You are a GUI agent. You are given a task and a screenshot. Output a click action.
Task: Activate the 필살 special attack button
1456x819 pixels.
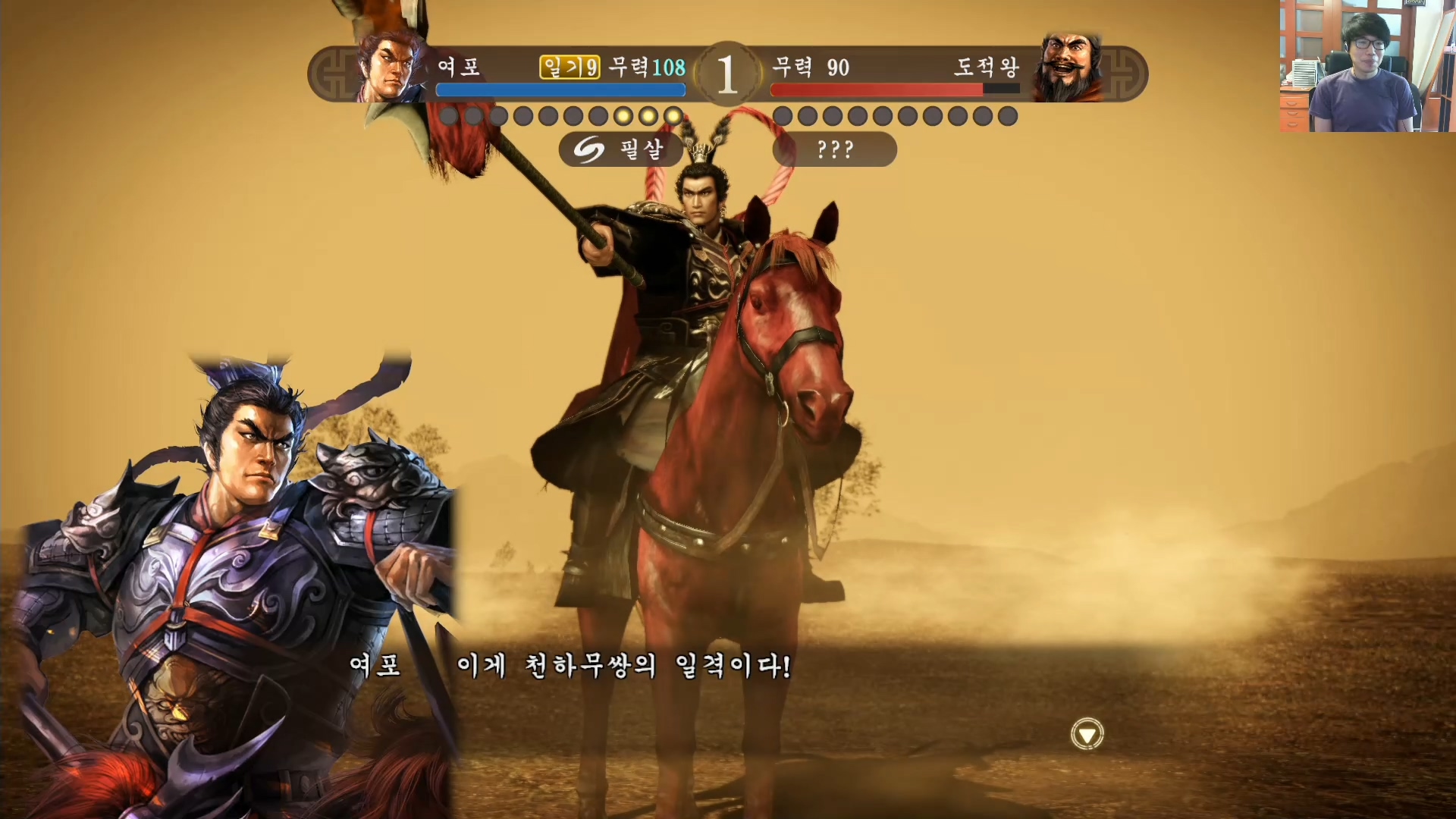[x=622, y=149]
